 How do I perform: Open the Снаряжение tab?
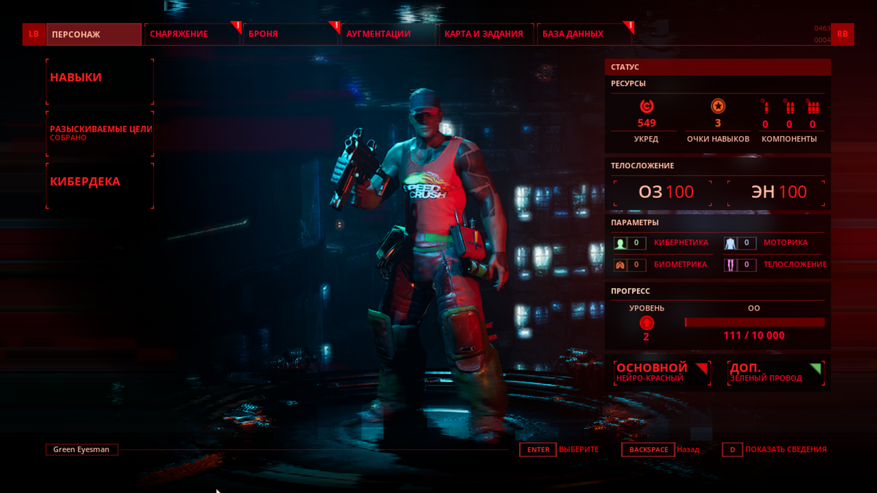coord(191,34)
